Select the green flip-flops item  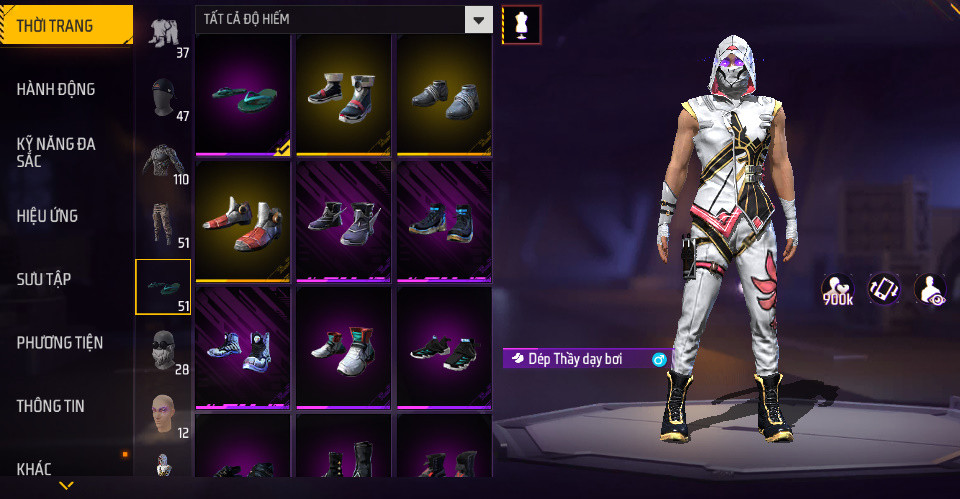(242, 95)
